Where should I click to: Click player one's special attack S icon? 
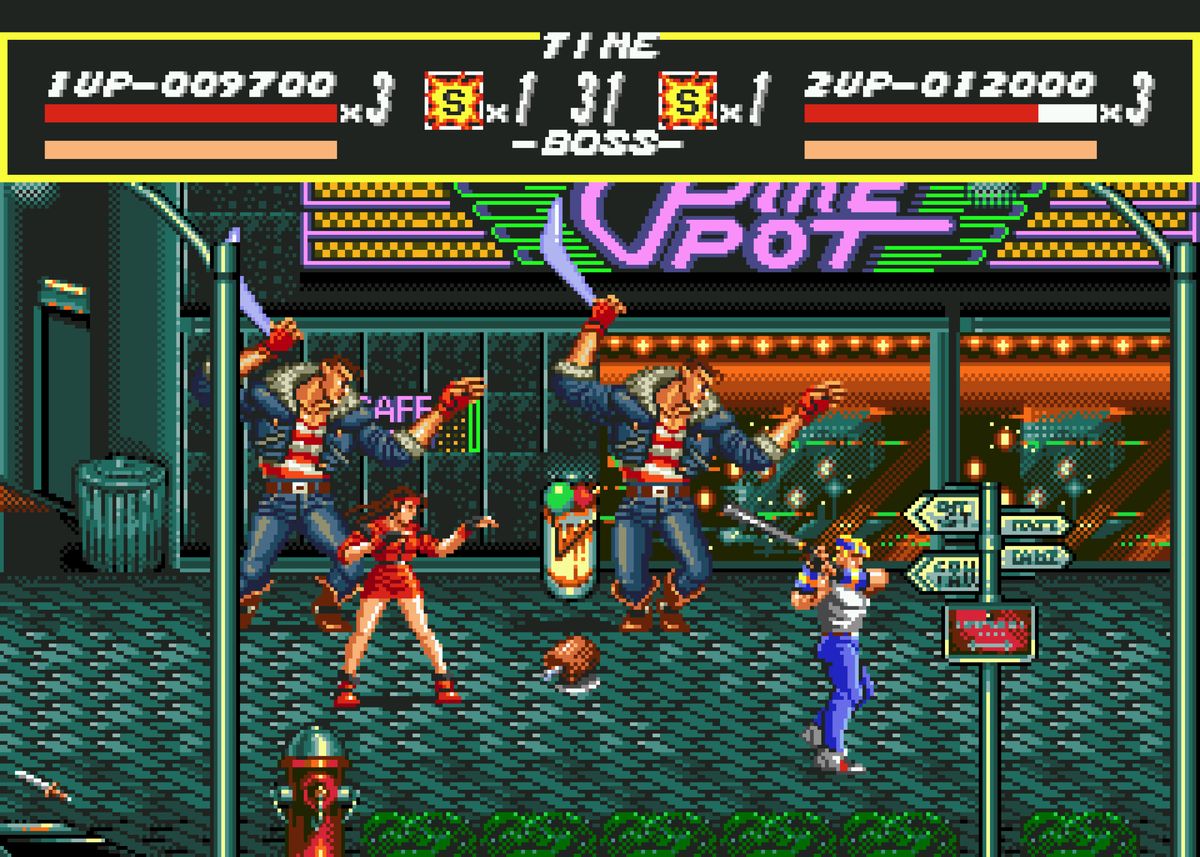[453, 100]
